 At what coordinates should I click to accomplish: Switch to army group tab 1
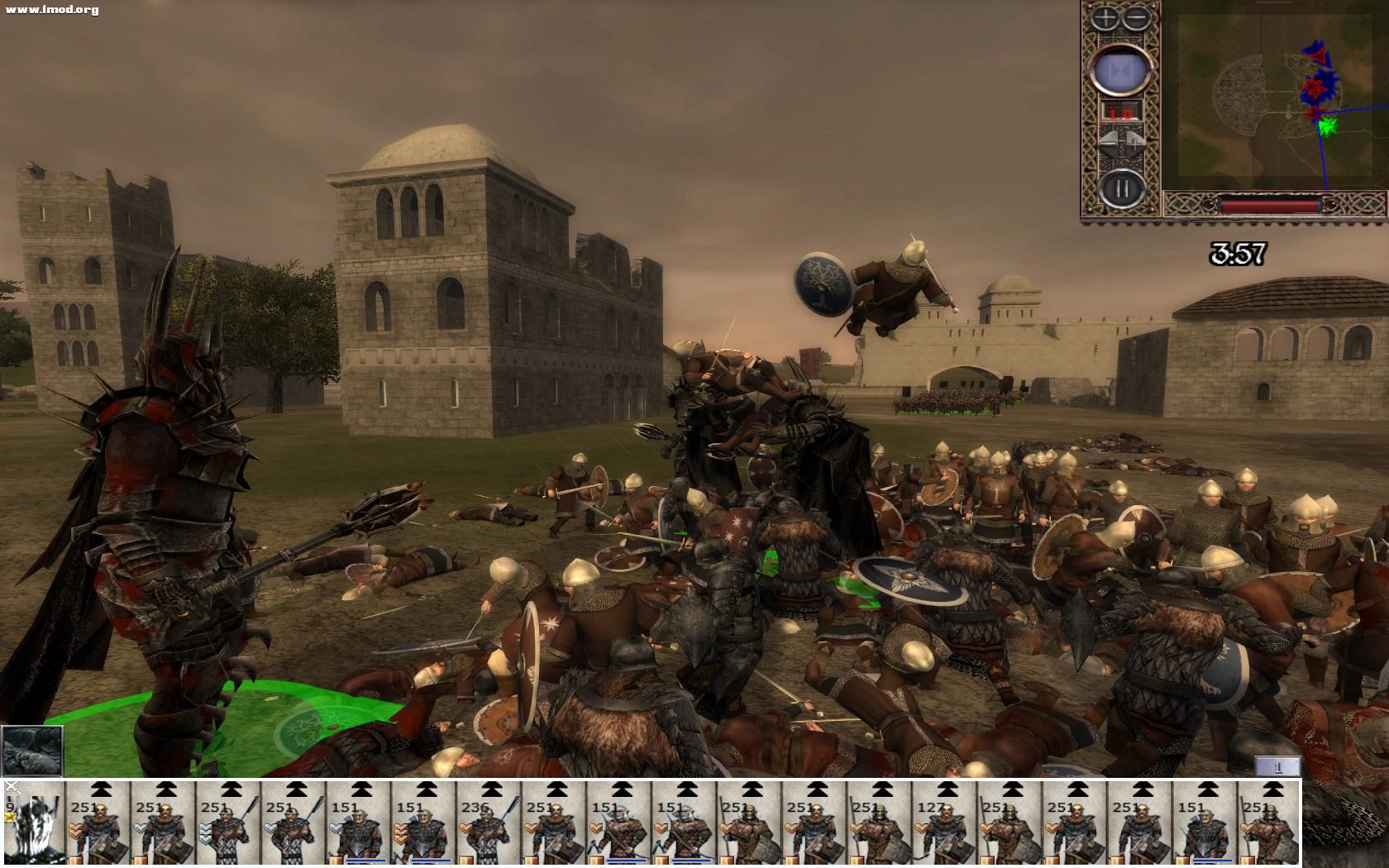[x=1277, y=767]
